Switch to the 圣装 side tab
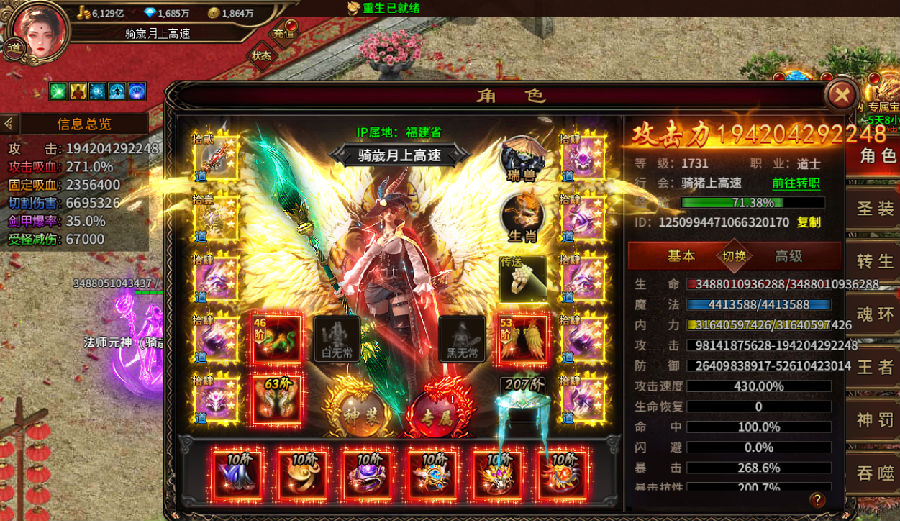The height and width of the screenshot is (521, 900). point(877,208)
